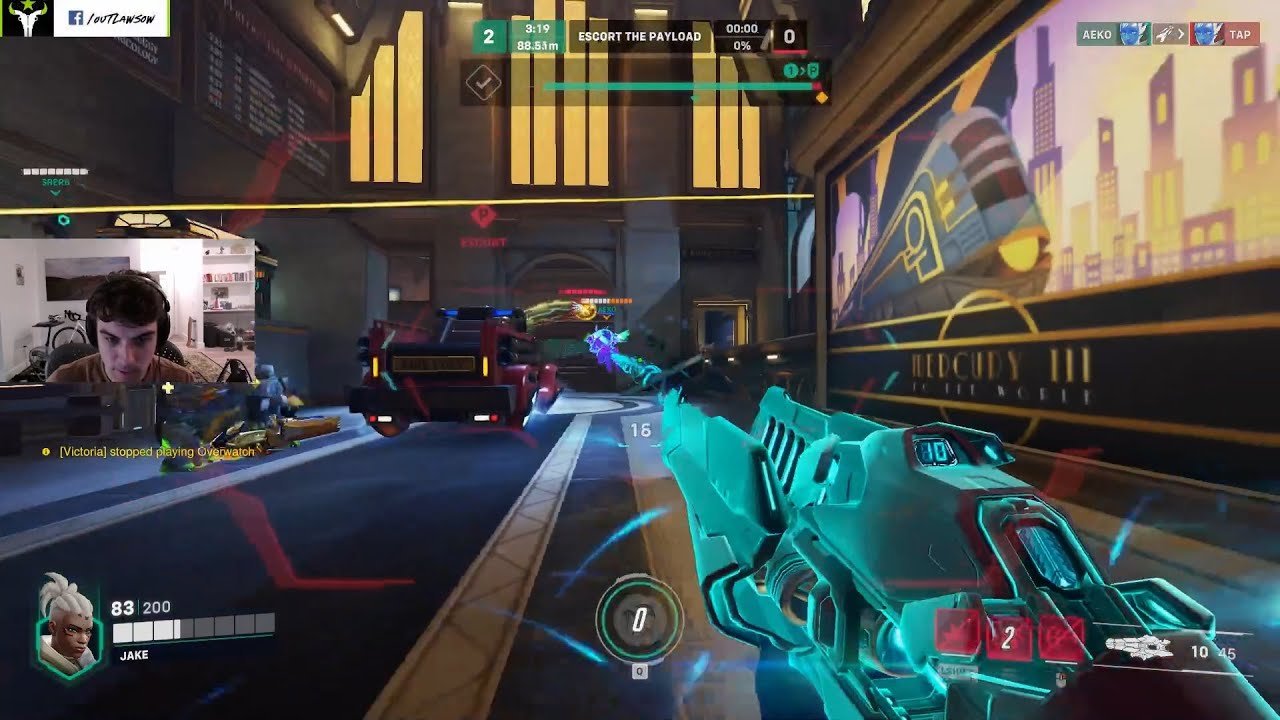Click the green bull logo in the stream overlay

(26, 18)
